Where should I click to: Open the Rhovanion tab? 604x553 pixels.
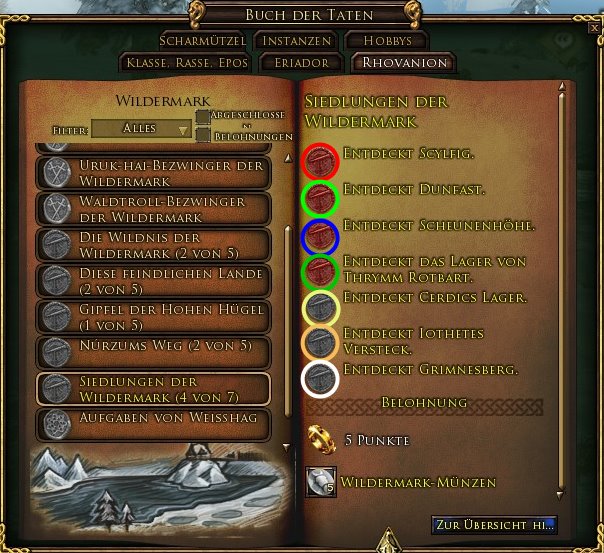400,62
